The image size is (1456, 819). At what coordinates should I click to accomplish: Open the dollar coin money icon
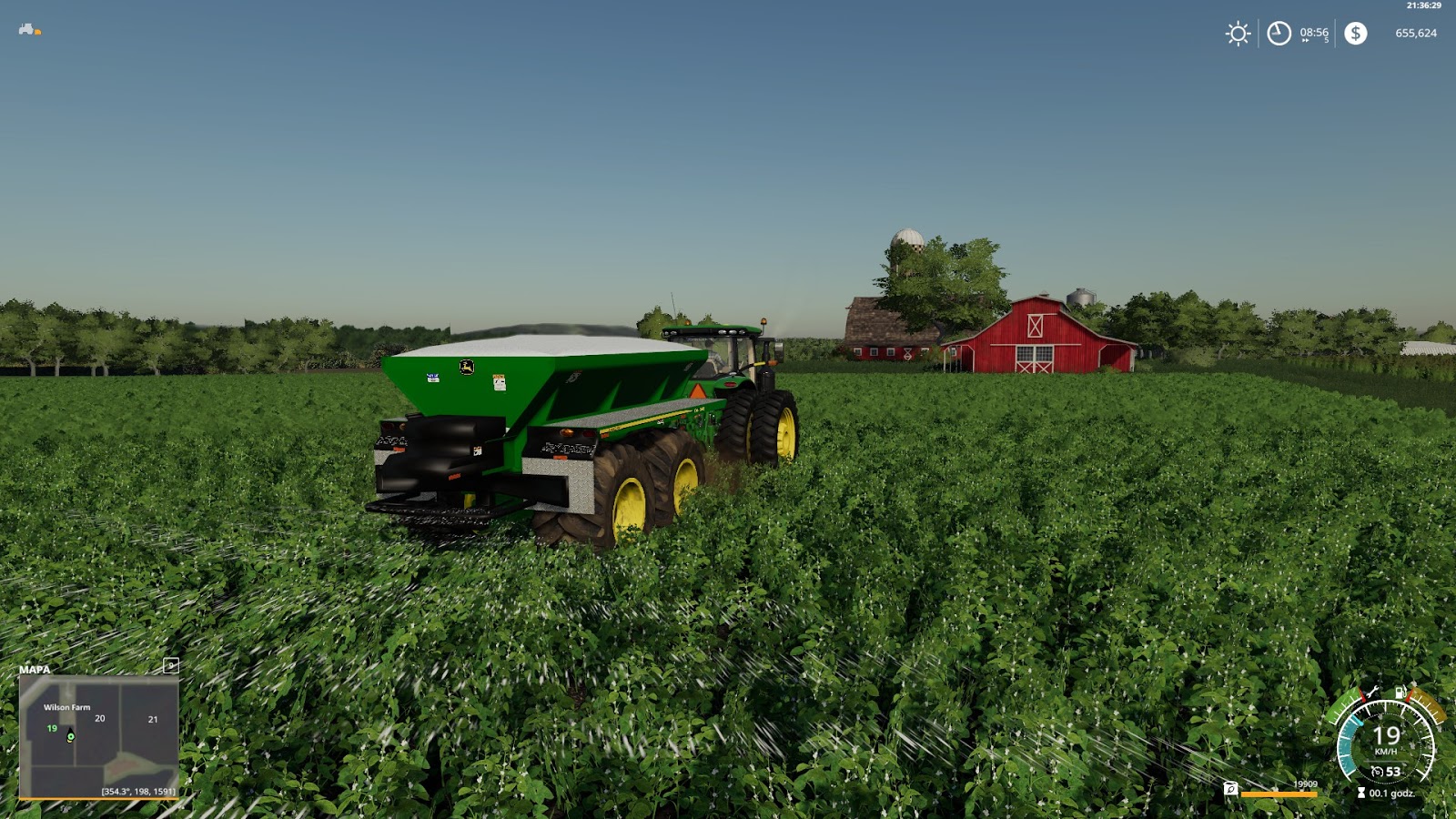pyautogui.click(x=1356, y=34)
